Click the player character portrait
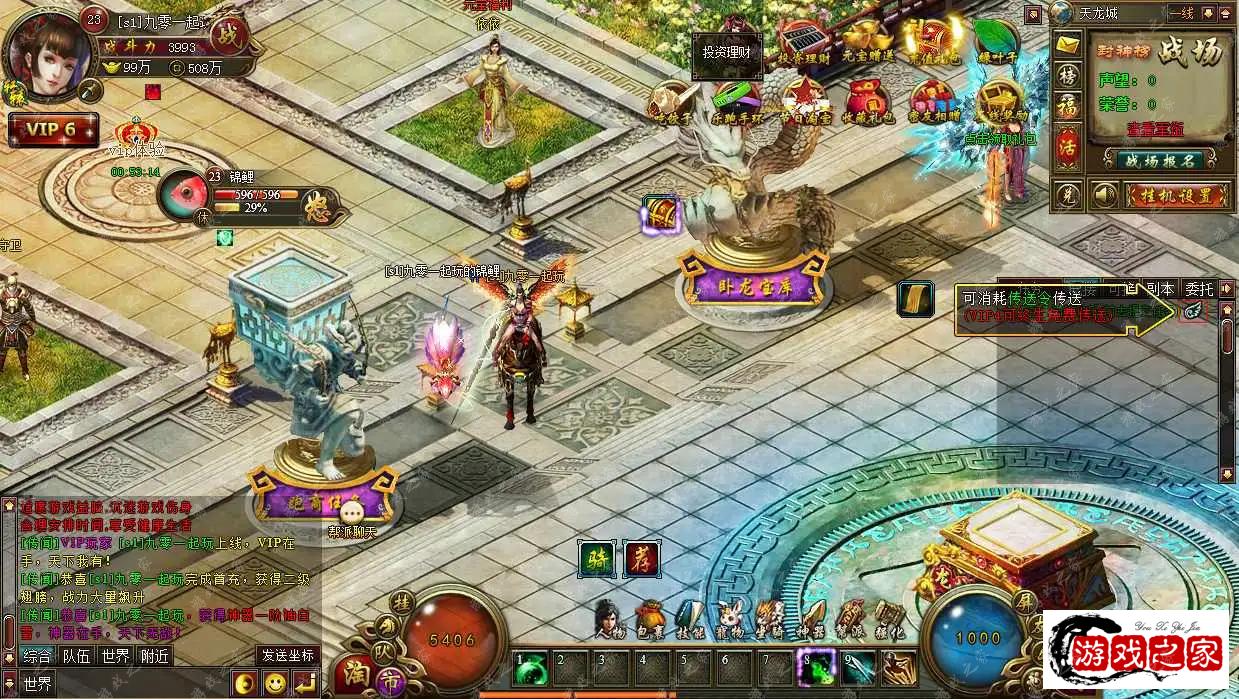Viewport: 1239px width, 699px height. tap(45, 53)
